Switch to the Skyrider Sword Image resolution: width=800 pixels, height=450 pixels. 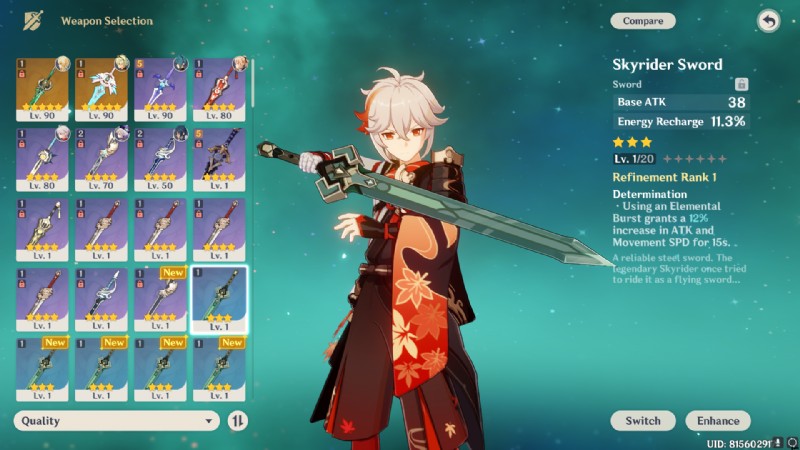tap(643, 421)
